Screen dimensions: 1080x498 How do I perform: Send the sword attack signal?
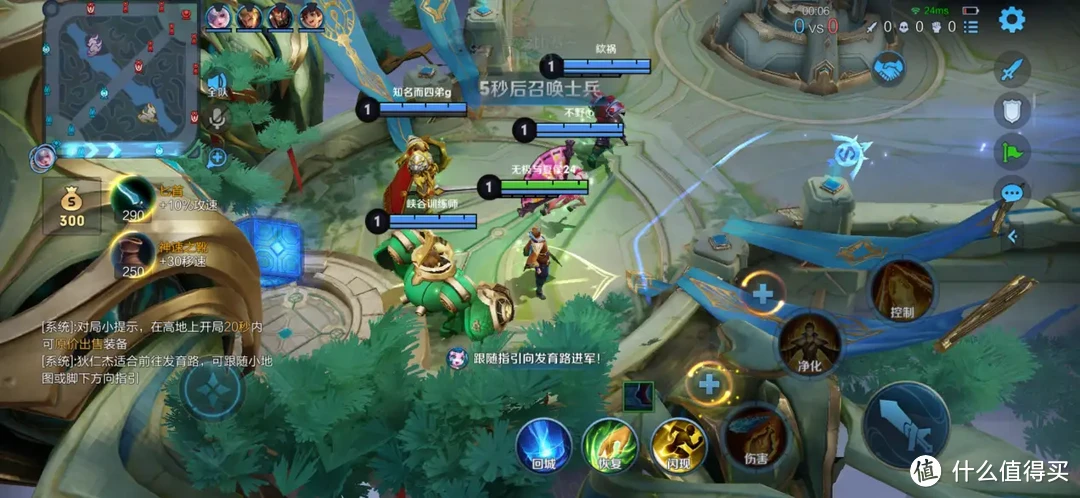pos(1012,70)
